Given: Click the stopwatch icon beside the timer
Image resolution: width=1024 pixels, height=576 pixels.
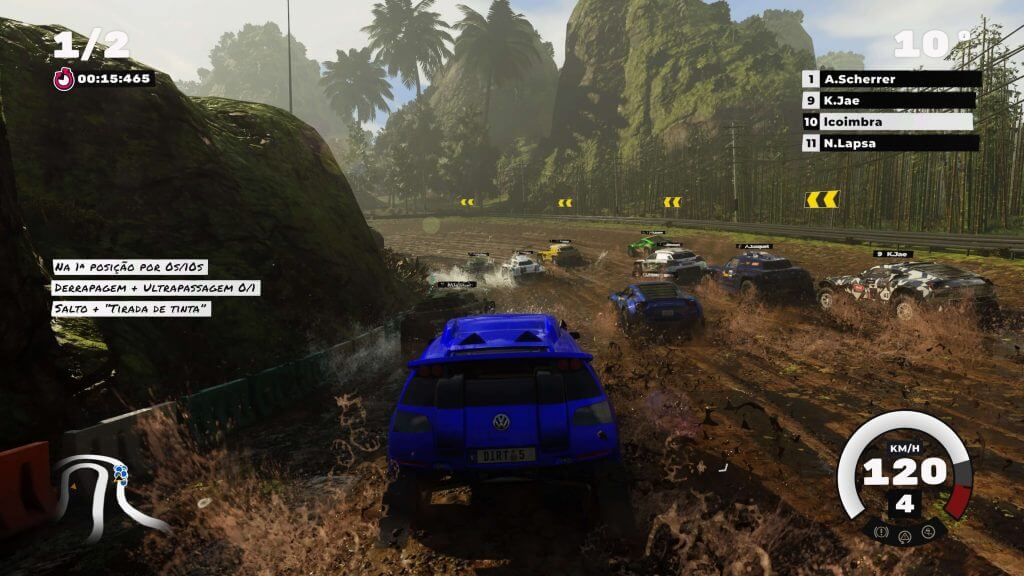Looking at the screenshot, I should [x=64, y=79].
